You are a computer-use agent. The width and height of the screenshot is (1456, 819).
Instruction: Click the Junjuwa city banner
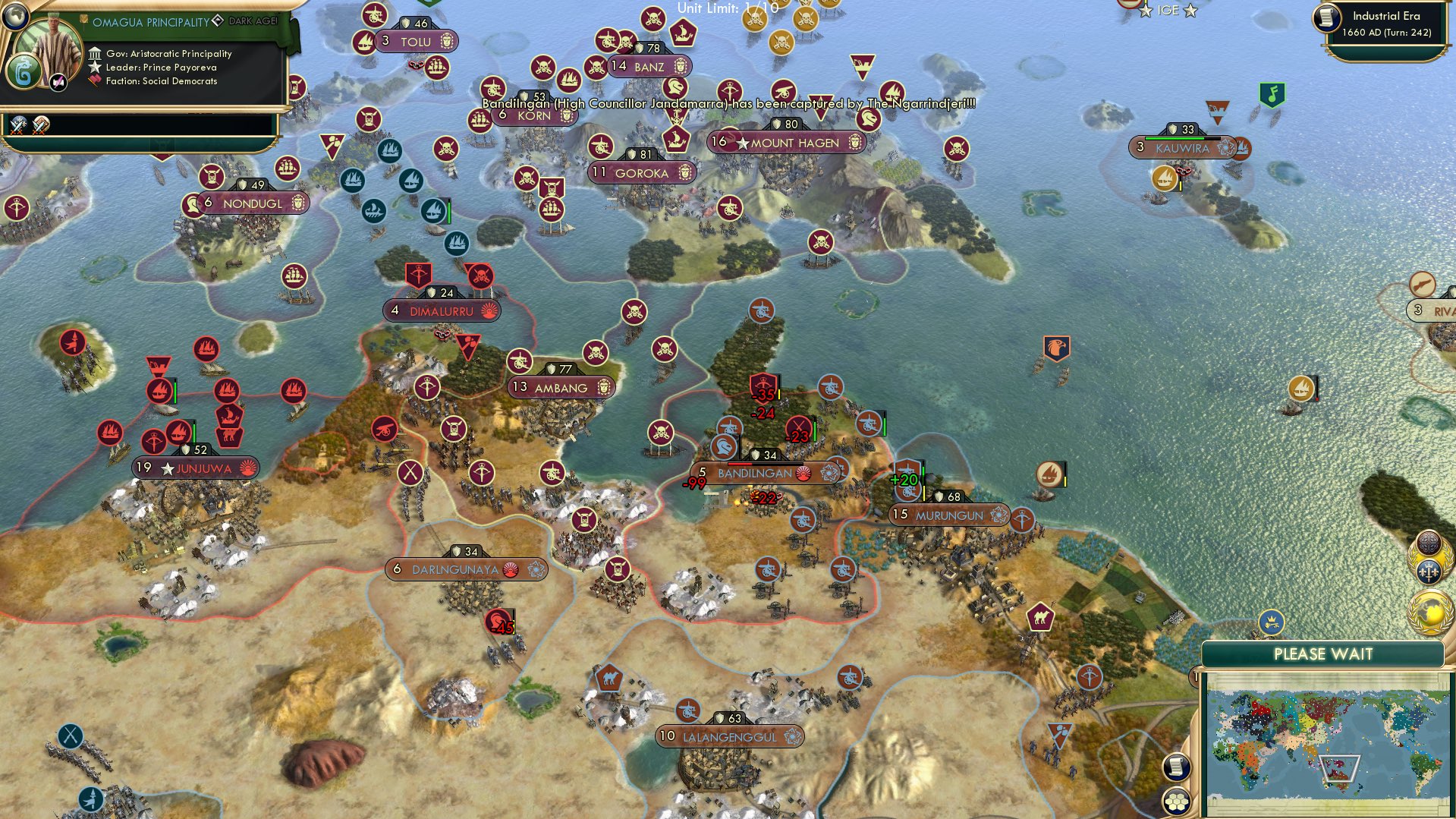tap(196, 468)
